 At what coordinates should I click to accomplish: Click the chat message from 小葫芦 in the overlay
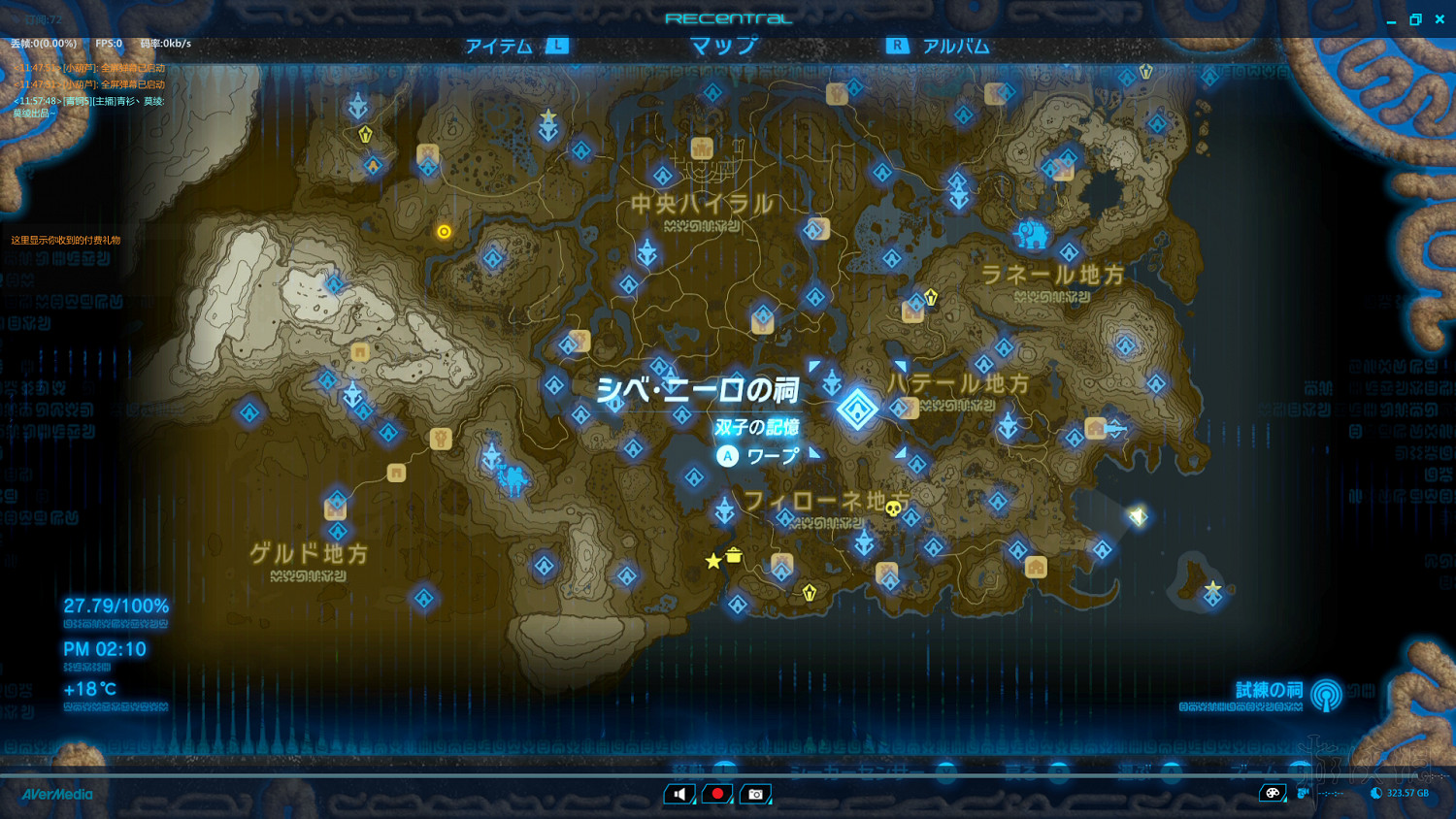tap(89, 70)
